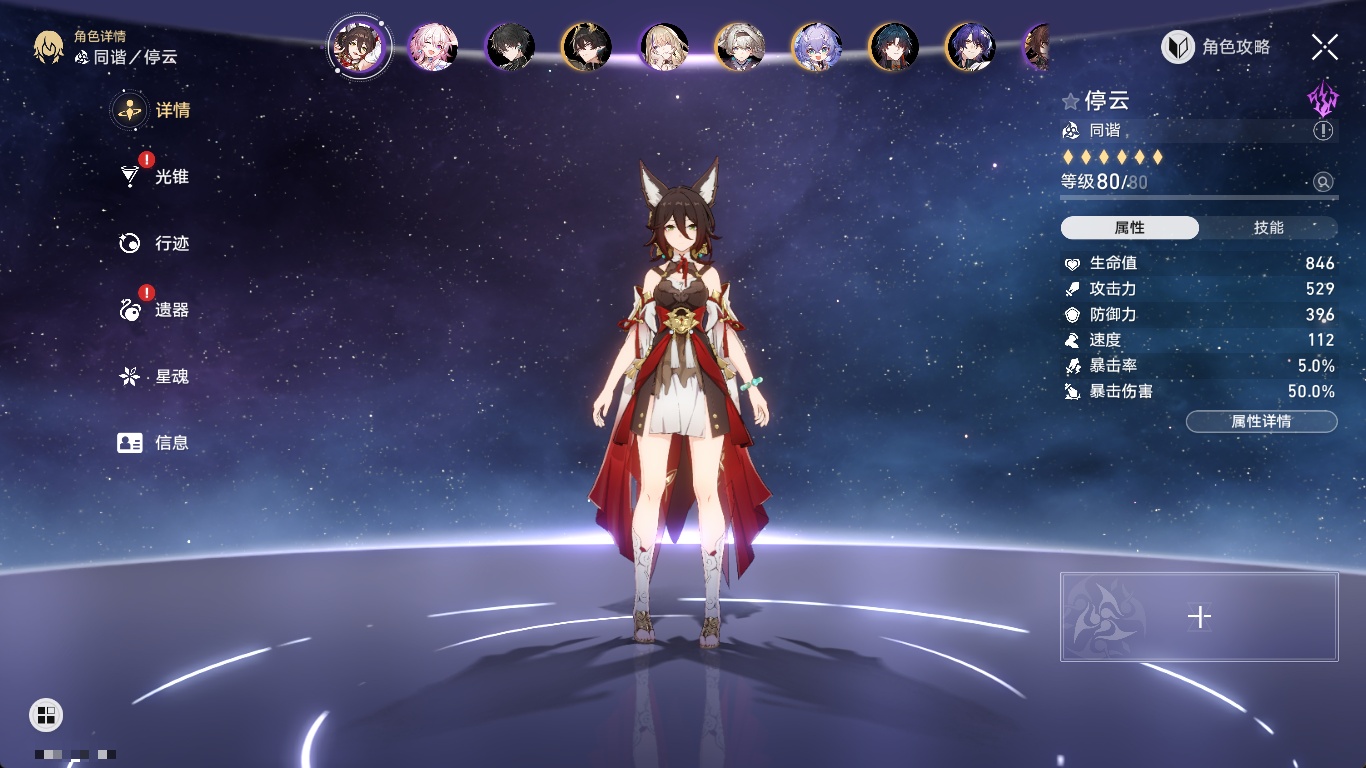Toggle the favorite star beside 停云
1366x768 pixels.
click(1070, 101)
